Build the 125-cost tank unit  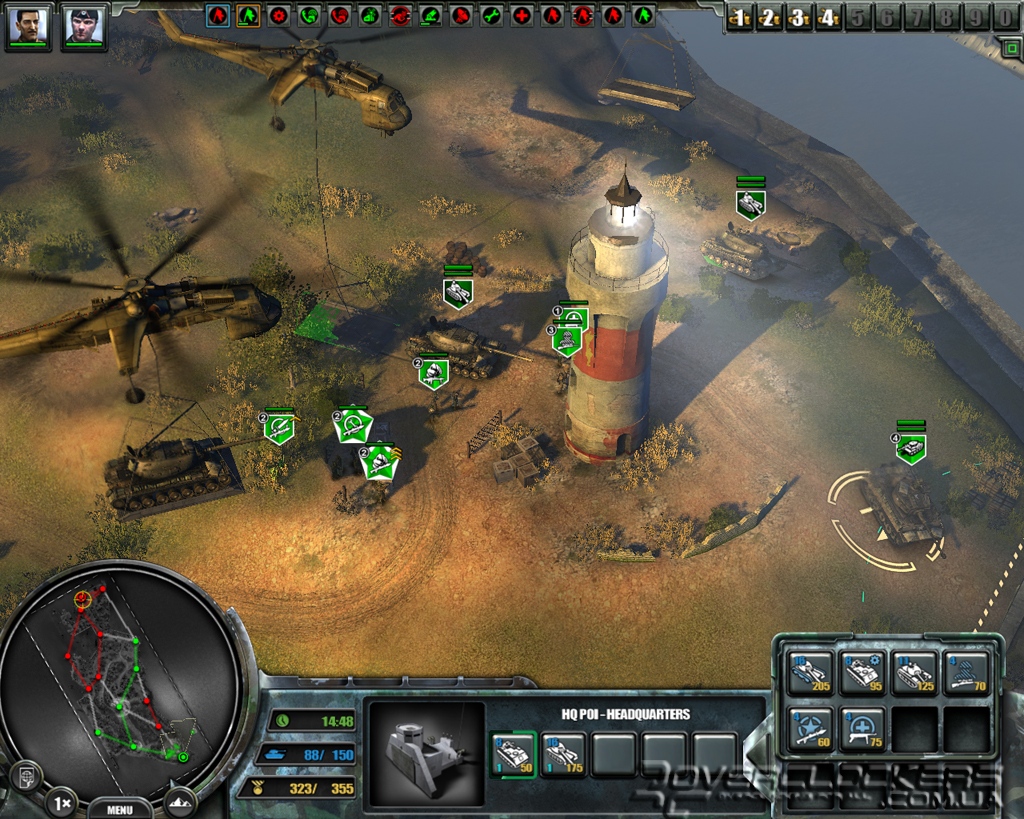tap(914, 673)
